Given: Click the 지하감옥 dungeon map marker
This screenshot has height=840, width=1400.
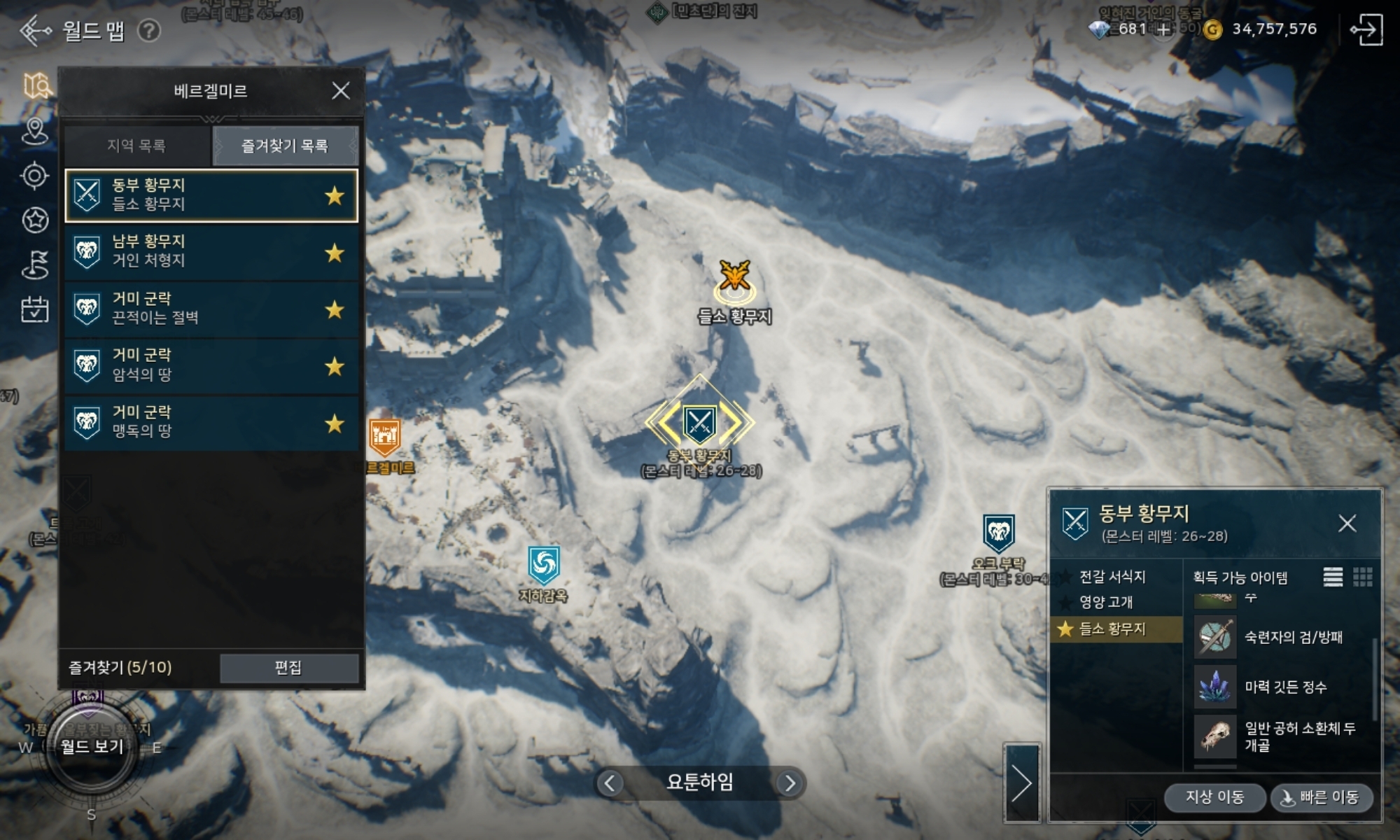Looking at the screenshot, I should tap(543, 566).
